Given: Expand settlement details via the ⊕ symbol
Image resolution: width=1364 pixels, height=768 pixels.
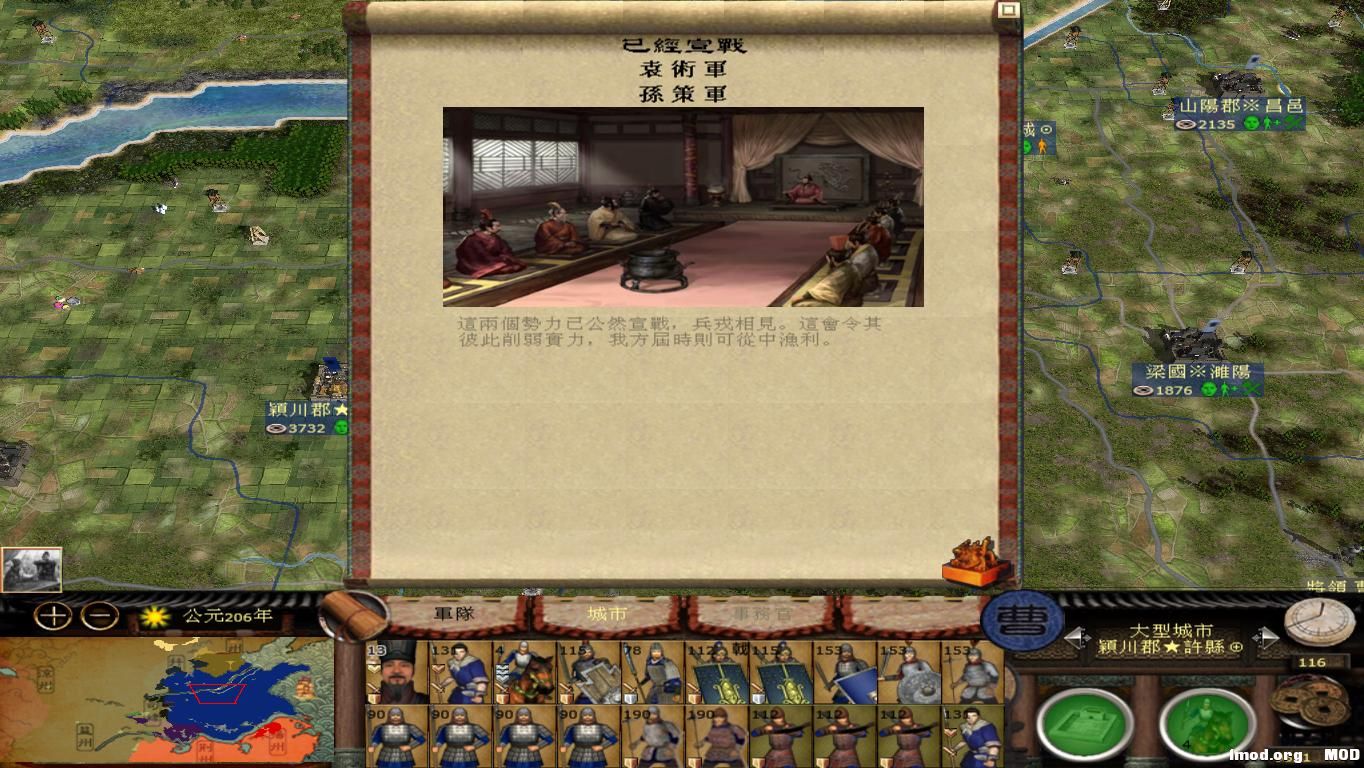Looking at the screenshot, I should tap(1236, 647).
